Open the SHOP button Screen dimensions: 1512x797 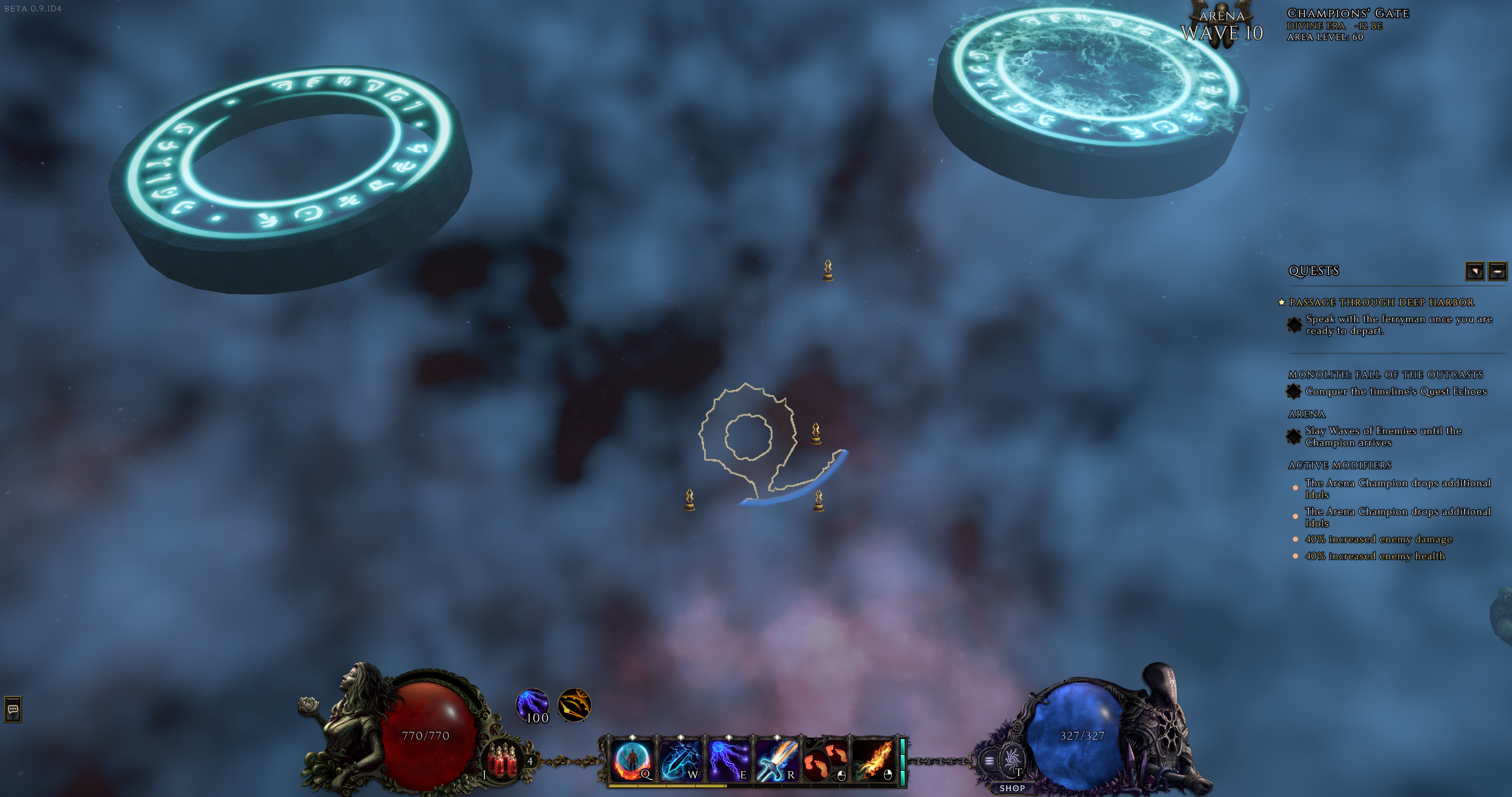coord(1012,788)
